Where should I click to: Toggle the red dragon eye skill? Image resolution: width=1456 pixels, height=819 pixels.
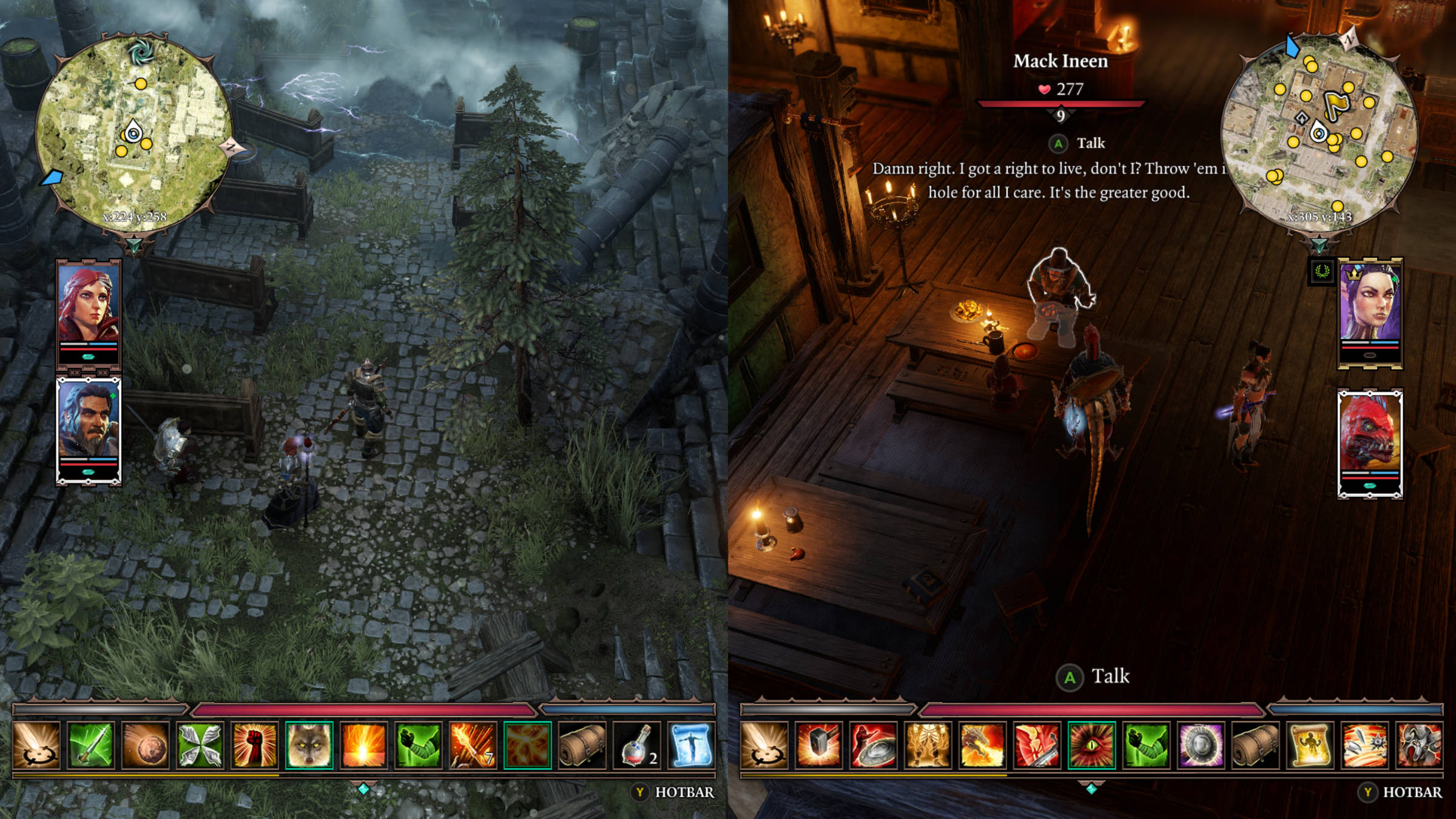click(x=1091, y=745)
